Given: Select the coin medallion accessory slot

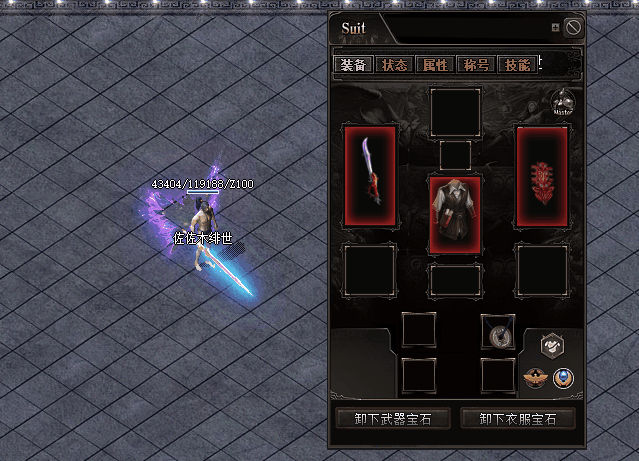Looking at the screenshot, I should [x=497, y=331].
